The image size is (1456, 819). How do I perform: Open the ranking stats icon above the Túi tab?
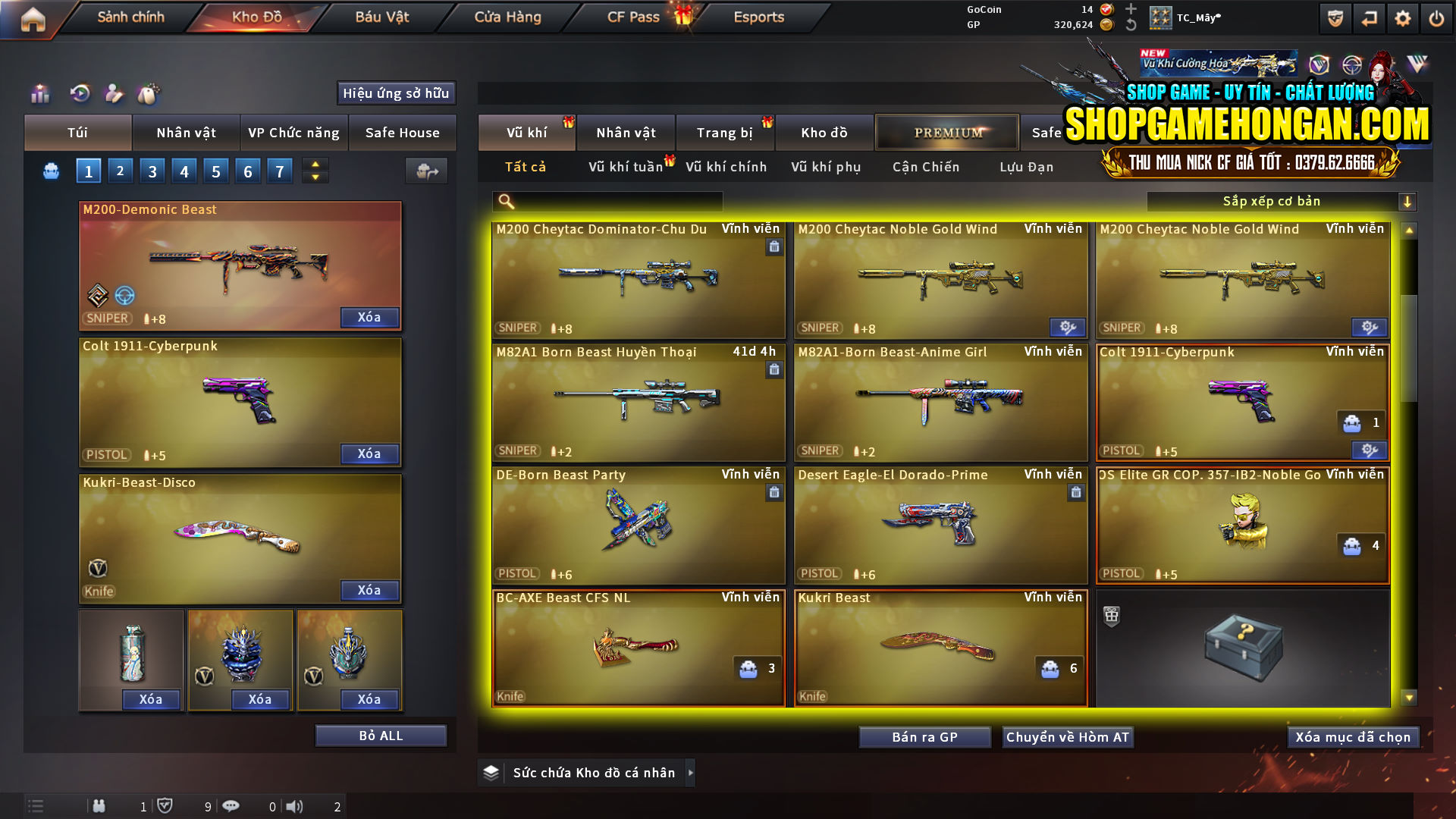(x=39, y=93)
